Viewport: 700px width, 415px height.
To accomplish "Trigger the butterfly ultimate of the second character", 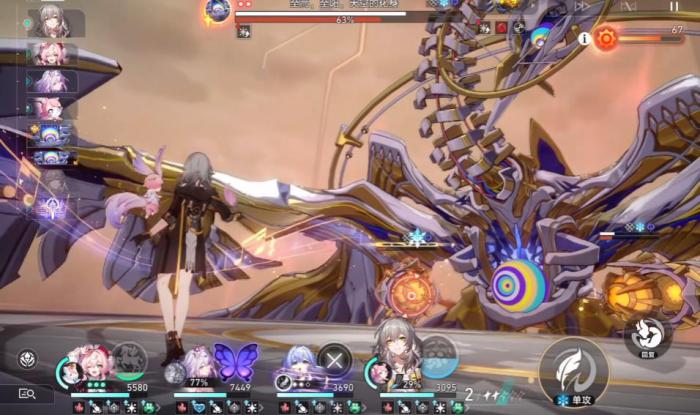I will 236,362.
